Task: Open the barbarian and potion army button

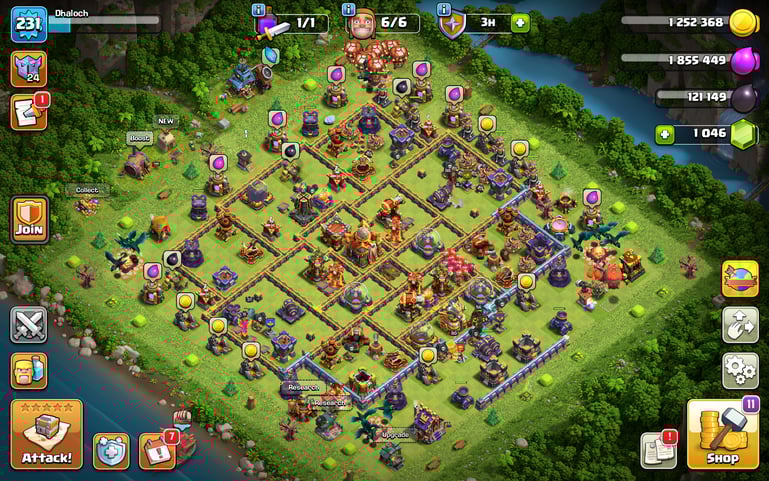Action: 29,370
